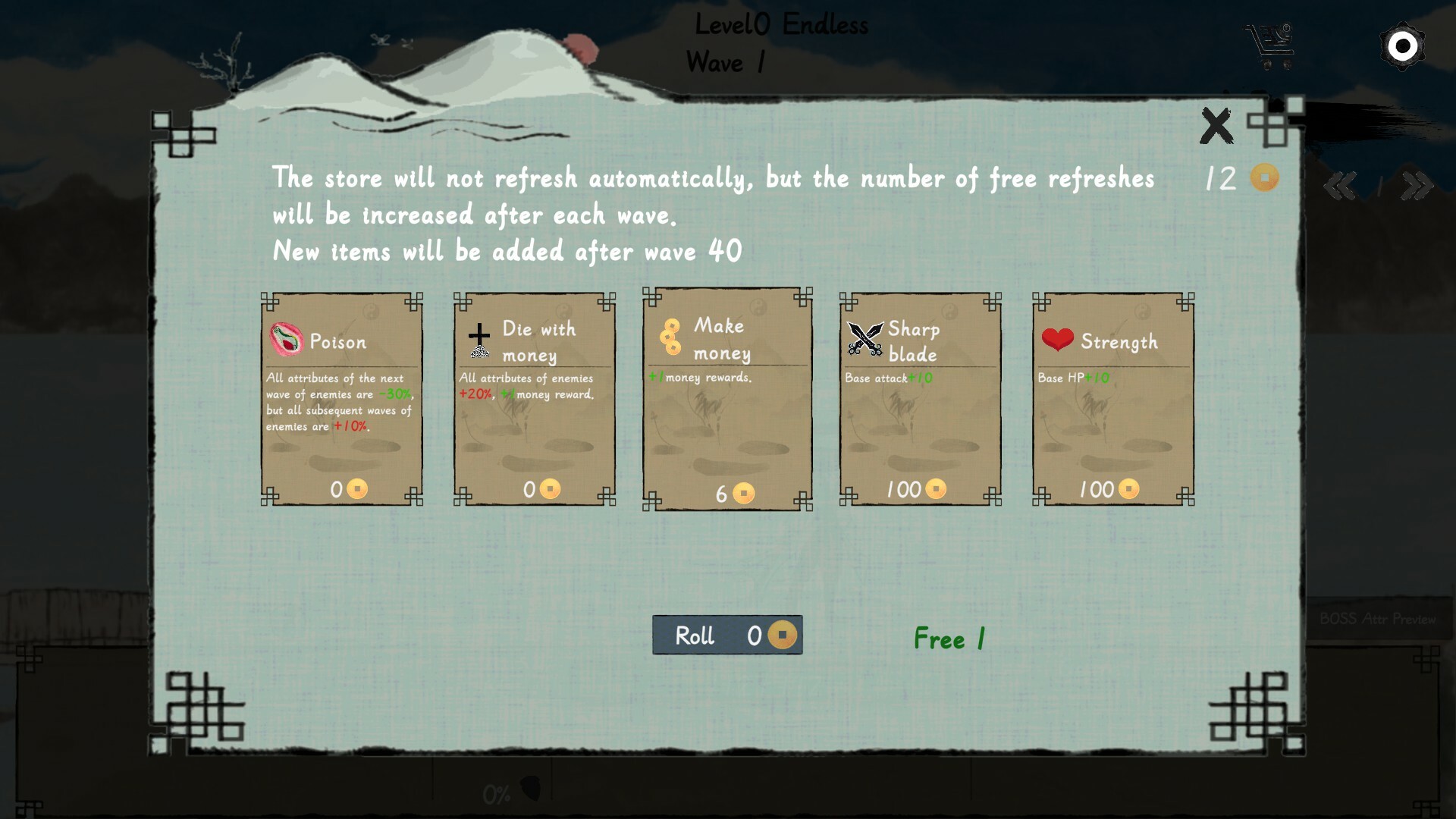This screenshot has width=1456, height=819.
Task: Click the coin icon beside the 12 balance
Action: click(1263, 177)
